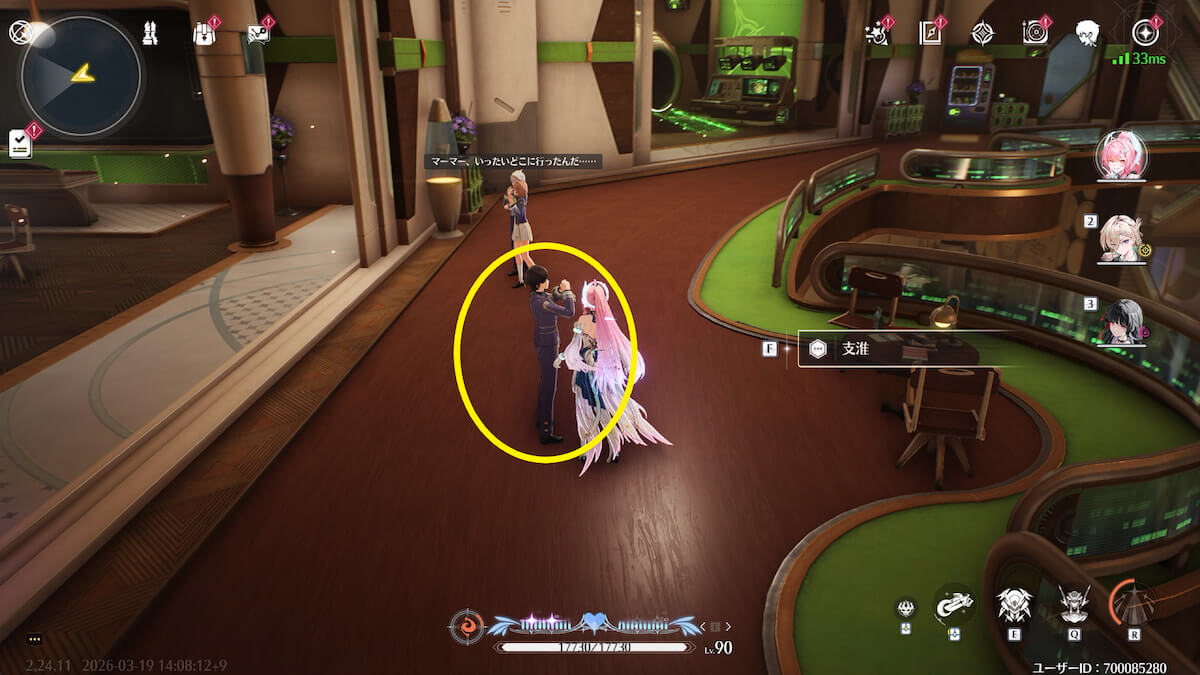
Task: Switch to the pink-haired party member
Action: click(x=1121, y=156)
